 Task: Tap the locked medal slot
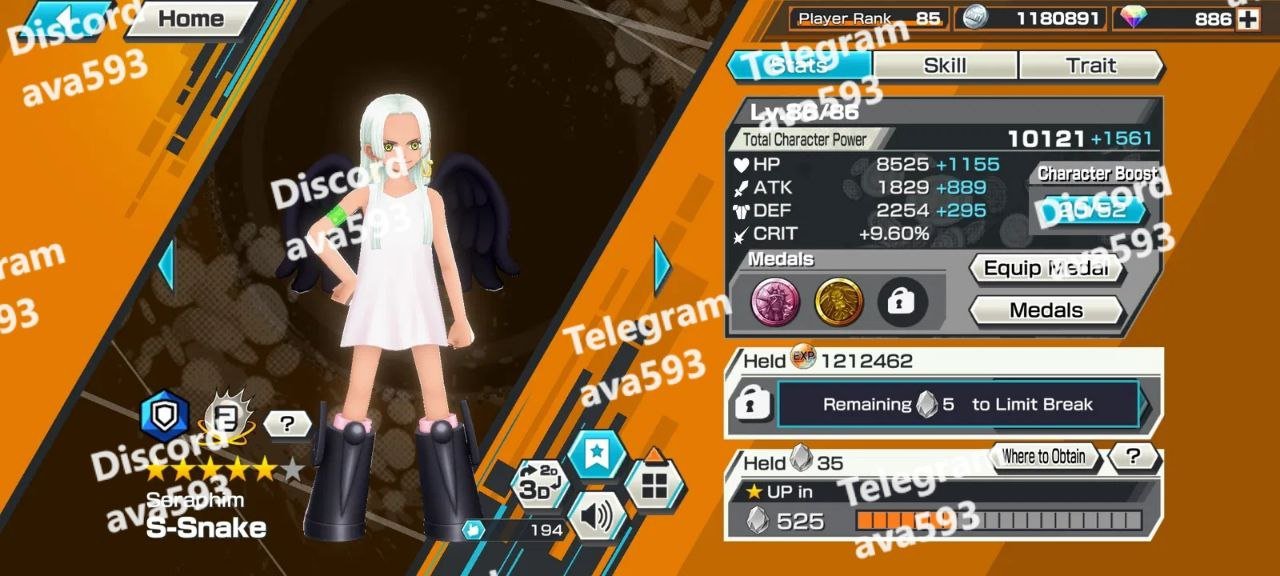(x=902, y=302)
